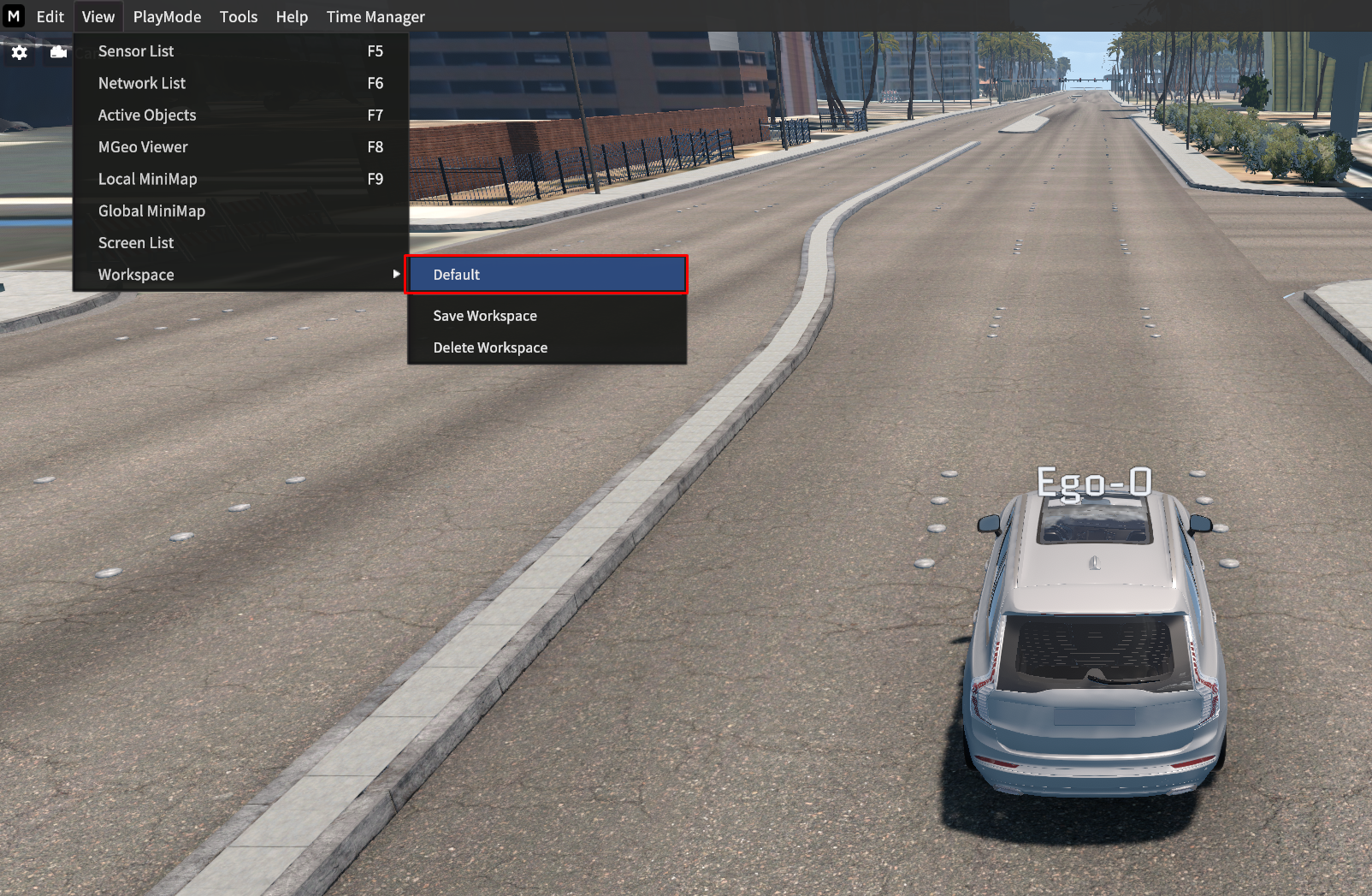Click the M logo icon
Image resolution: width=1372 pixels, height=896 pixels.
click(x=14, y=16)
